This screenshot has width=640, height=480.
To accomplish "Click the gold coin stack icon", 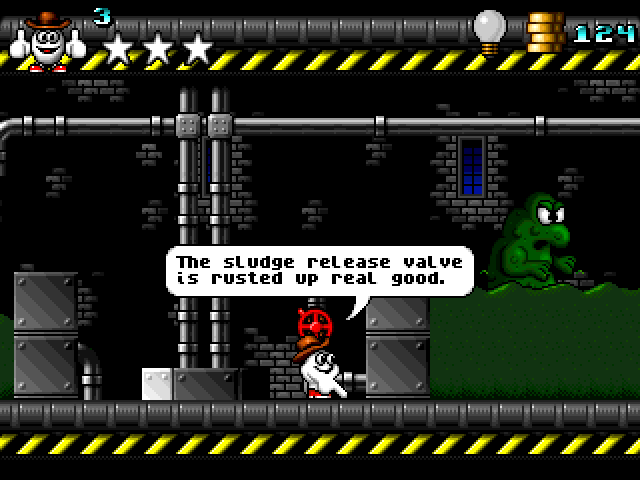I will point(545,33).
